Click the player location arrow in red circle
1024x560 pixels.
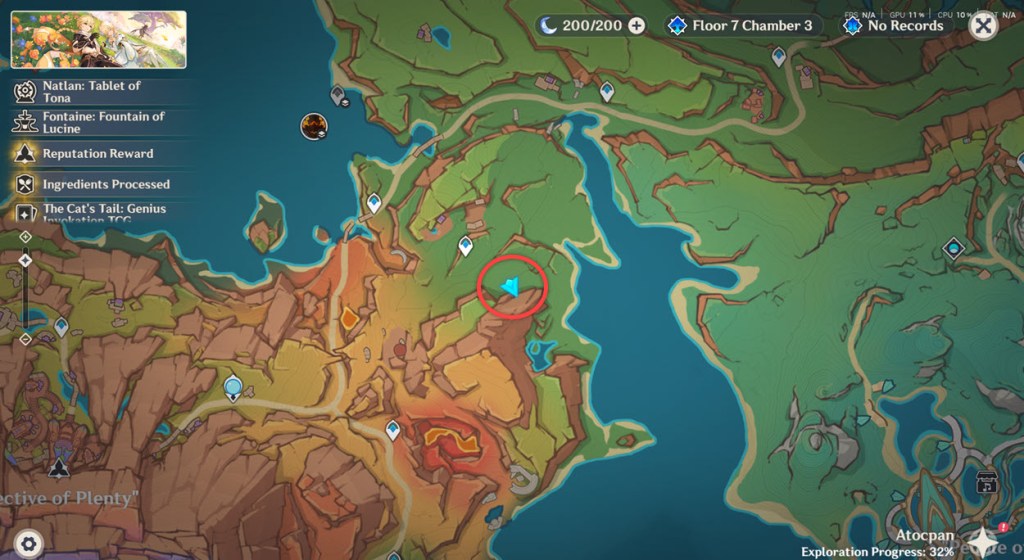511,288
